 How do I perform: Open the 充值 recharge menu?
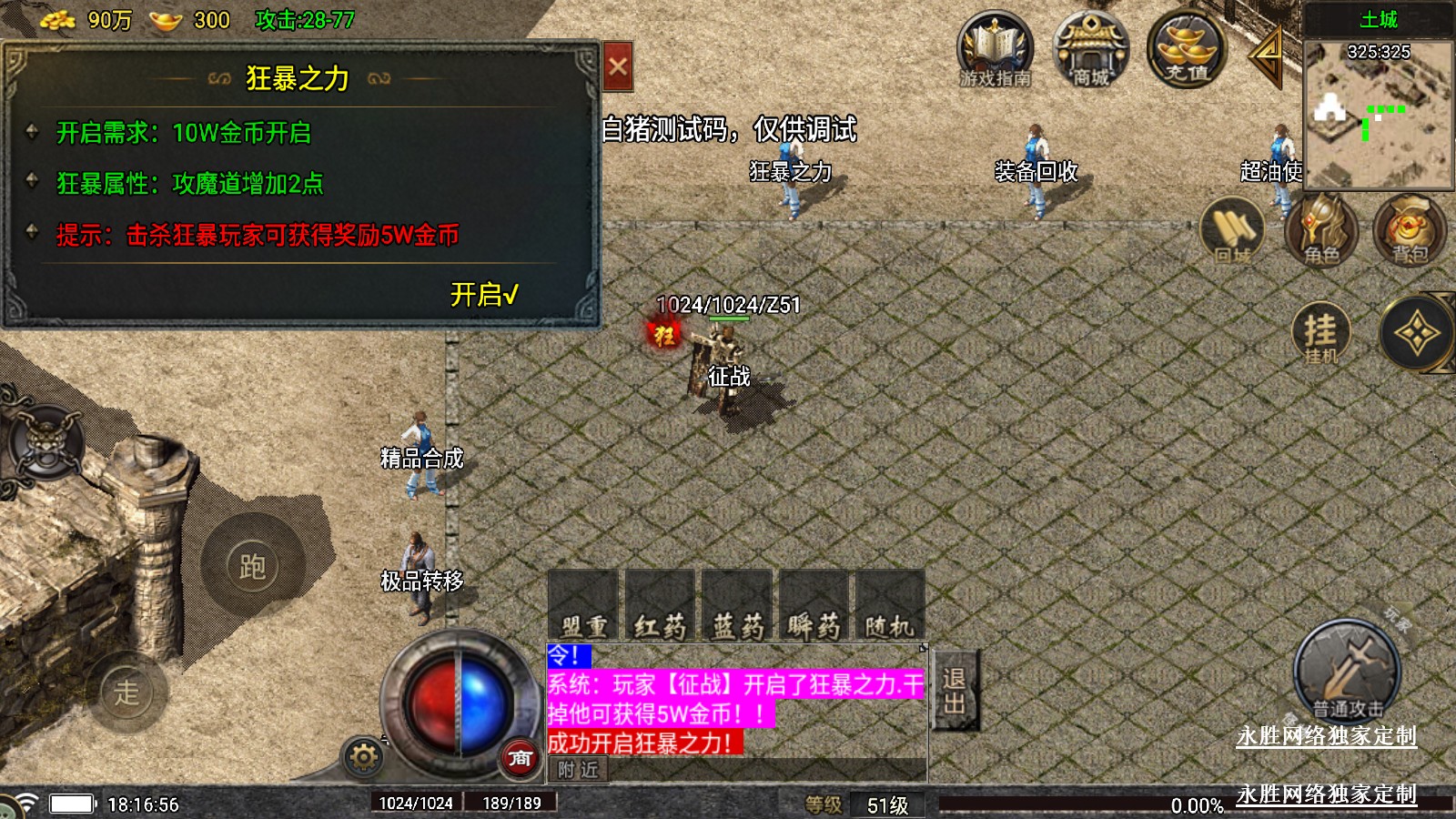point(1186,51)
